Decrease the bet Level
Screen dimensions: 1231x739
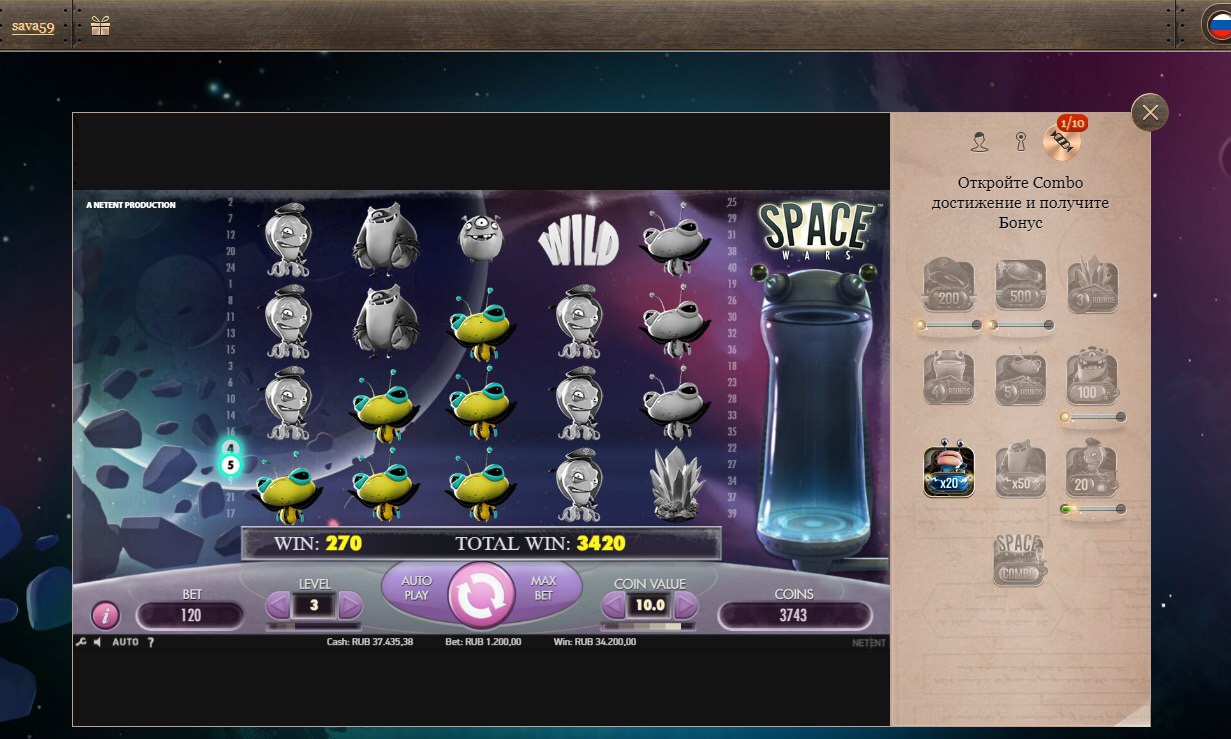tap(278, 605)
